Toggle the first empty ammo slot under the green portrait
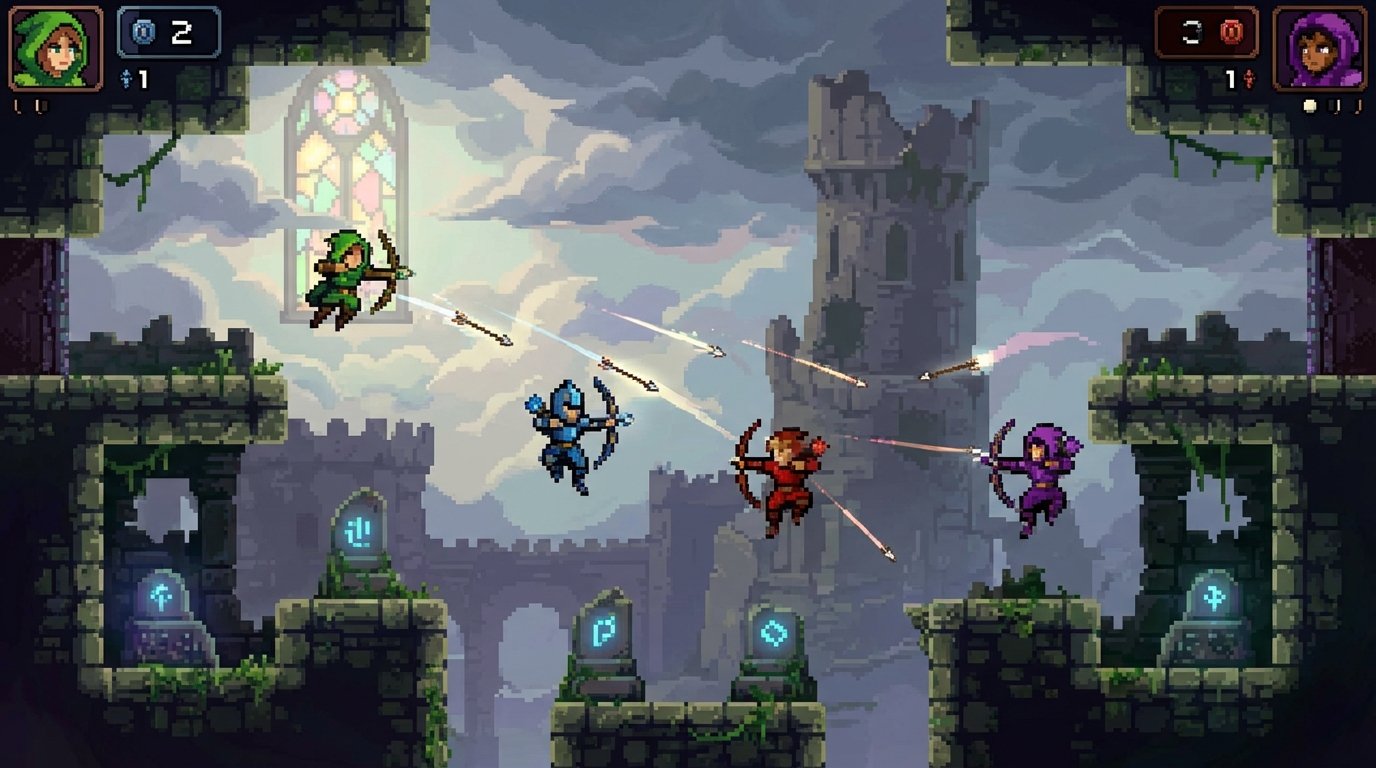Image resolution: width=1376 pixels, height=768 pixels. point(18,105)
